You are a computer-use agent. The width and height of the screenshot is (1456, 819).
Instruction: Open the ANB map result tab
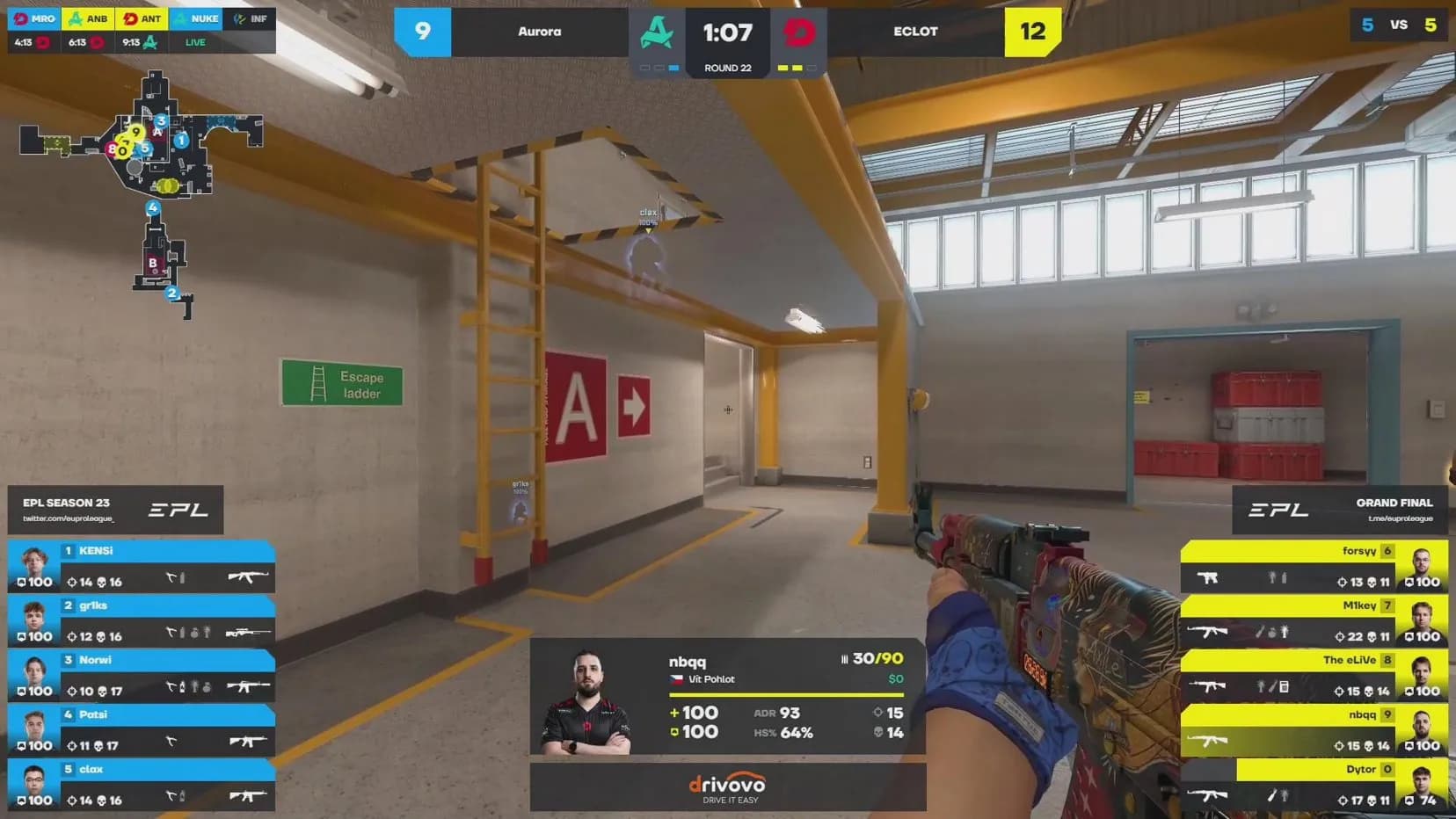tap(88, 30)
